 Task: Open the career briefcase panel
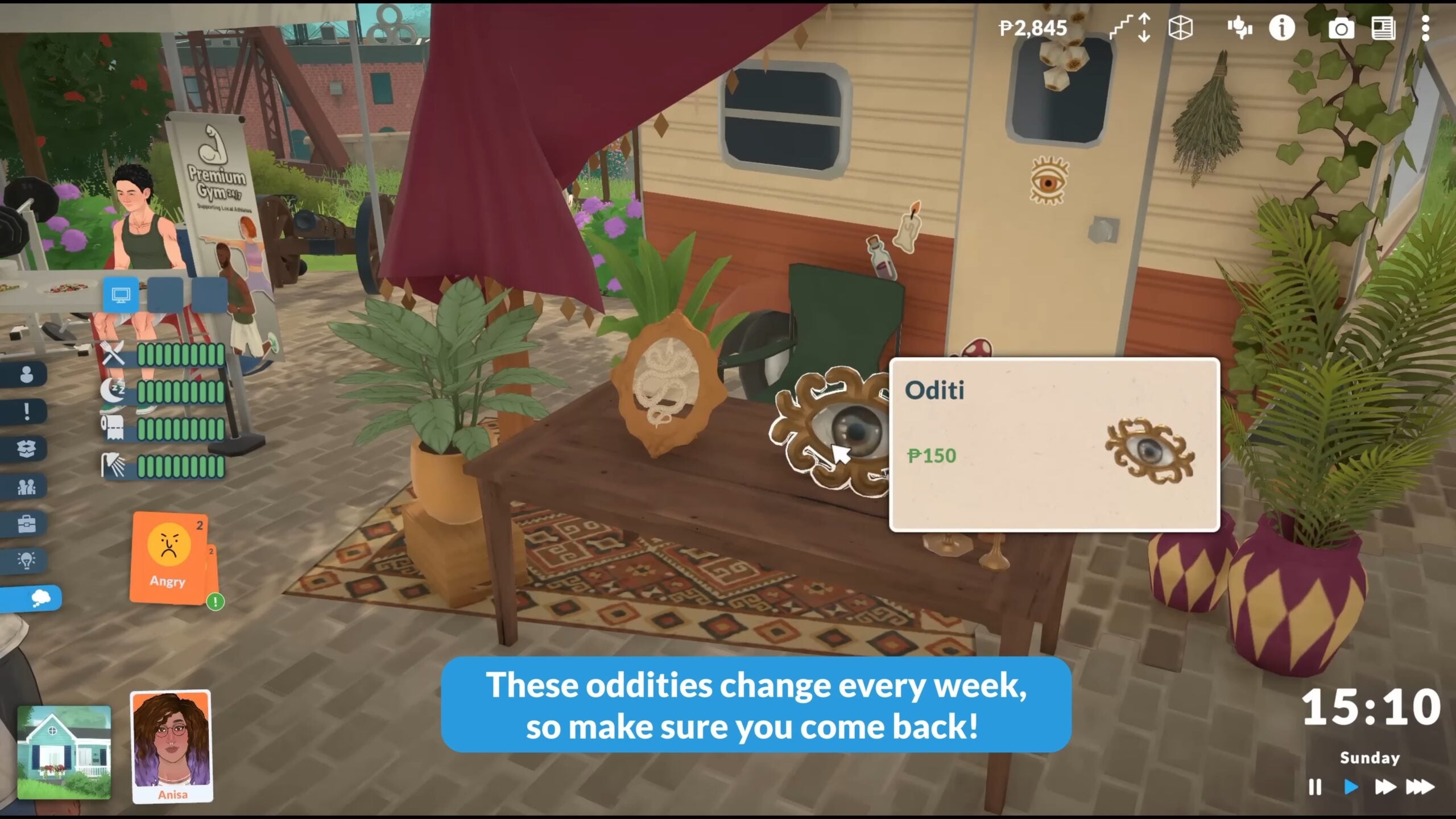click(26, 524)
